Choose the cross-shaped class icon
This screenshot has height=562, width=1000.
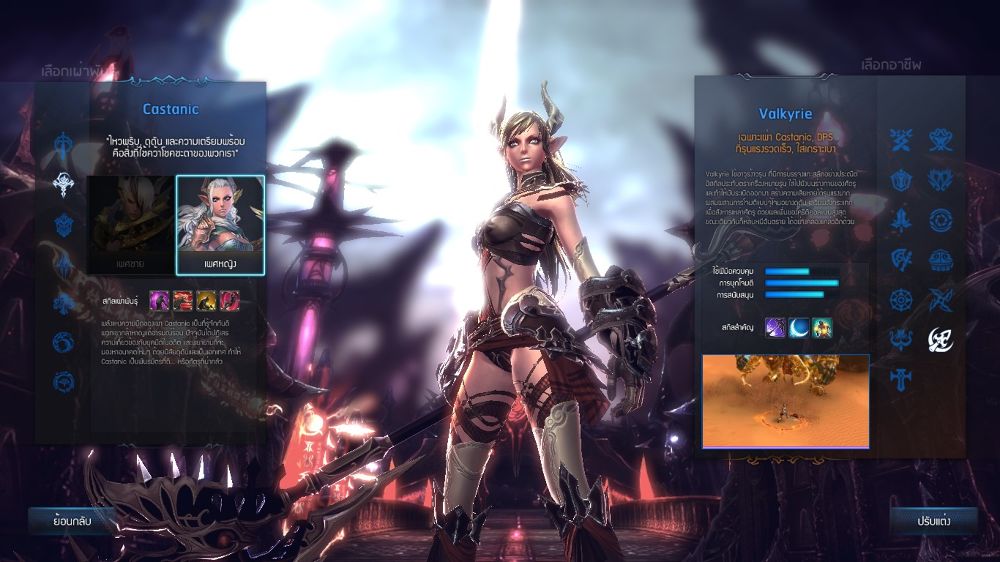[x=902, y=379]
